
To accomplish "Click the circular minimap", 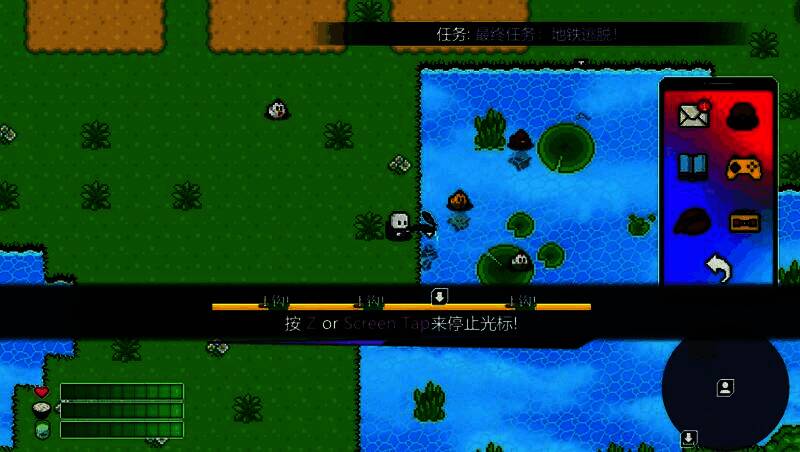I will pos(725,388).
